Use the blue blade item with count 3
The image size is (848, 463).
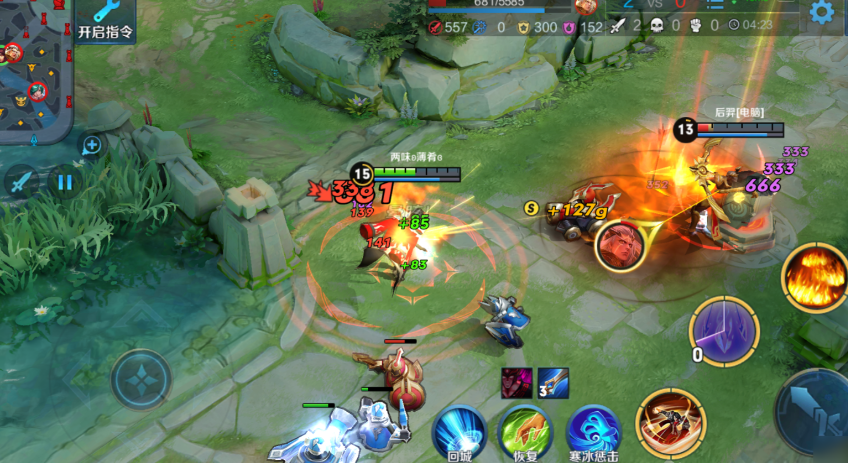tap(554, 383)
